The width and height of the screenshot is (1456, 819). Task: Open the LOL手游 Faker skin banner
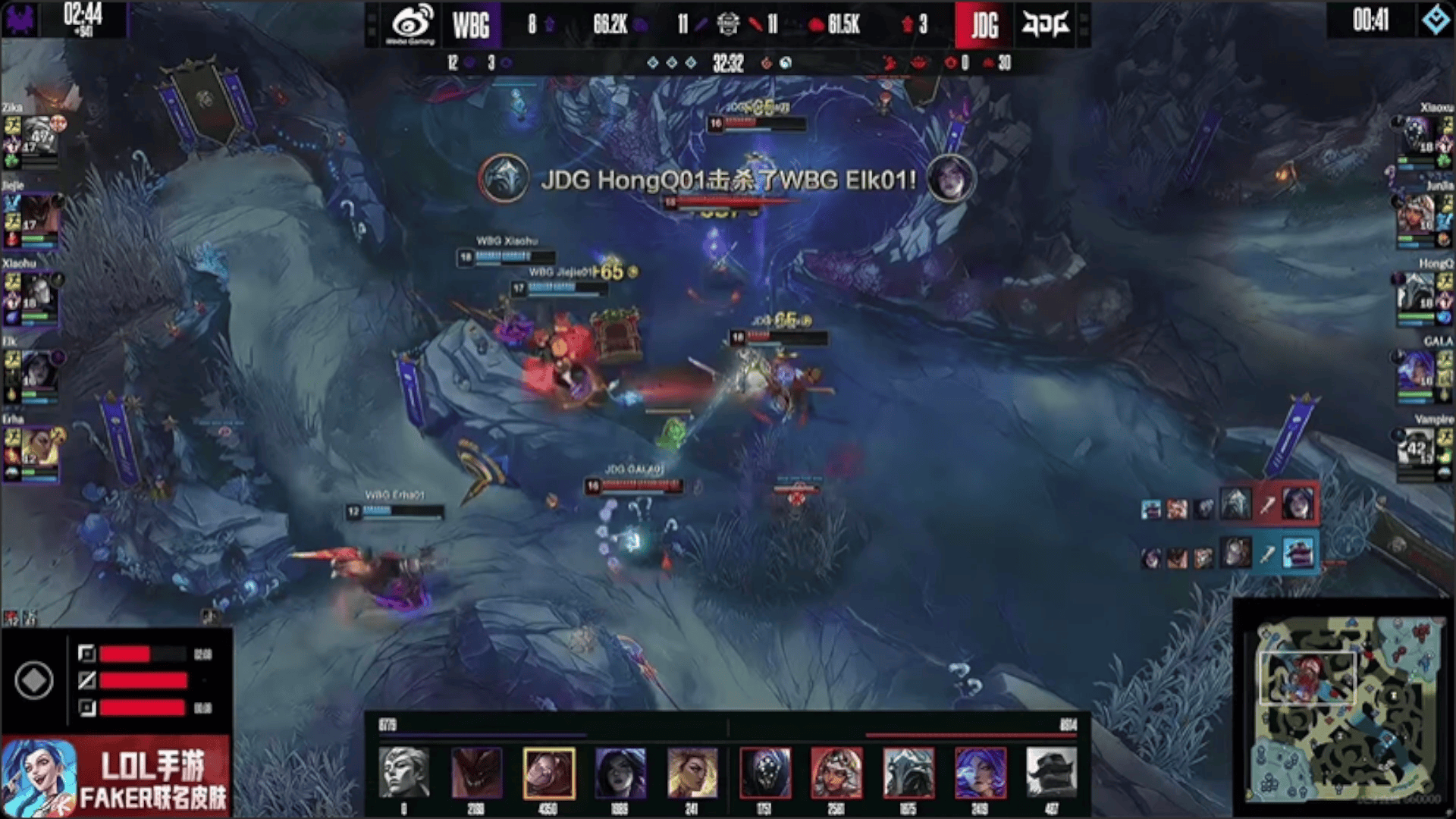click(x=115, y=777)
